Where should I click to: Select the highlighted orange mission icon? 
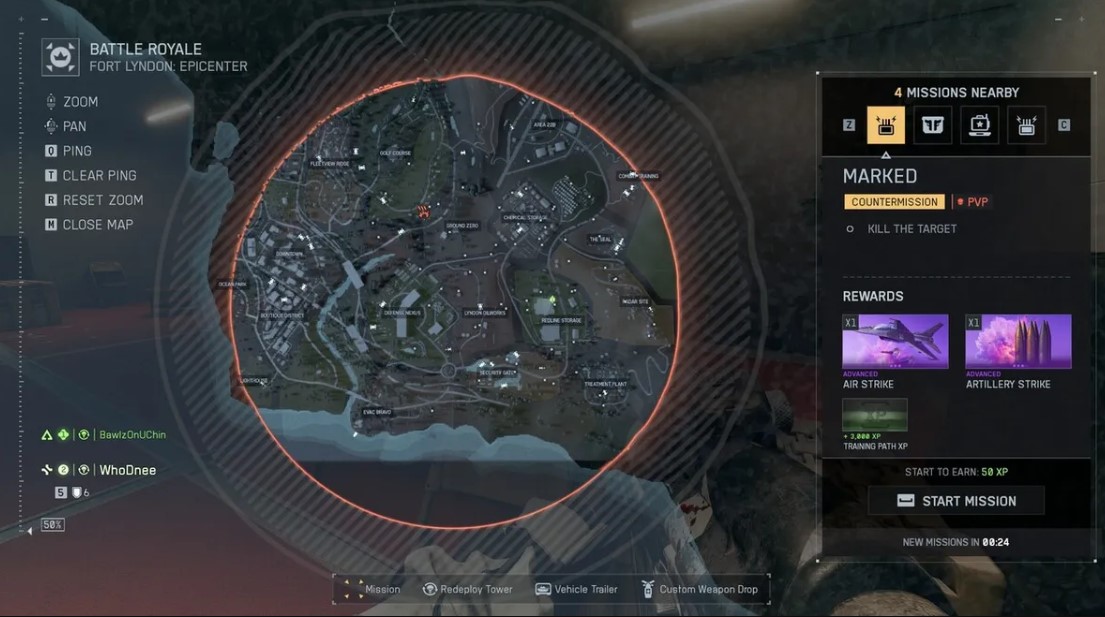[885, 125]
